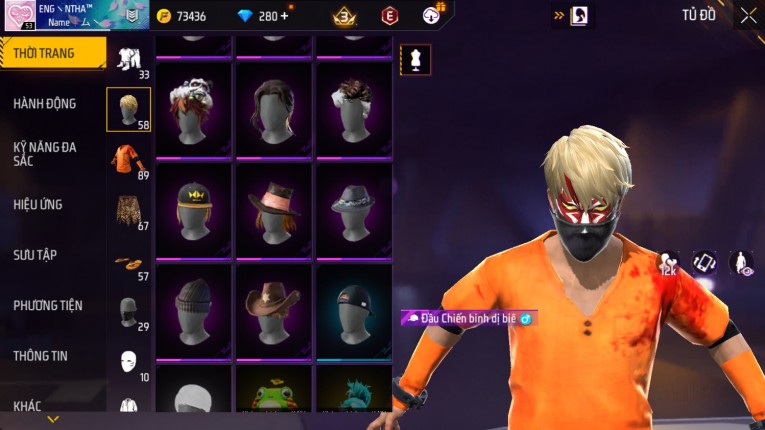
Task: Open the sandals footwear category
Action: [x=127, y=262]
